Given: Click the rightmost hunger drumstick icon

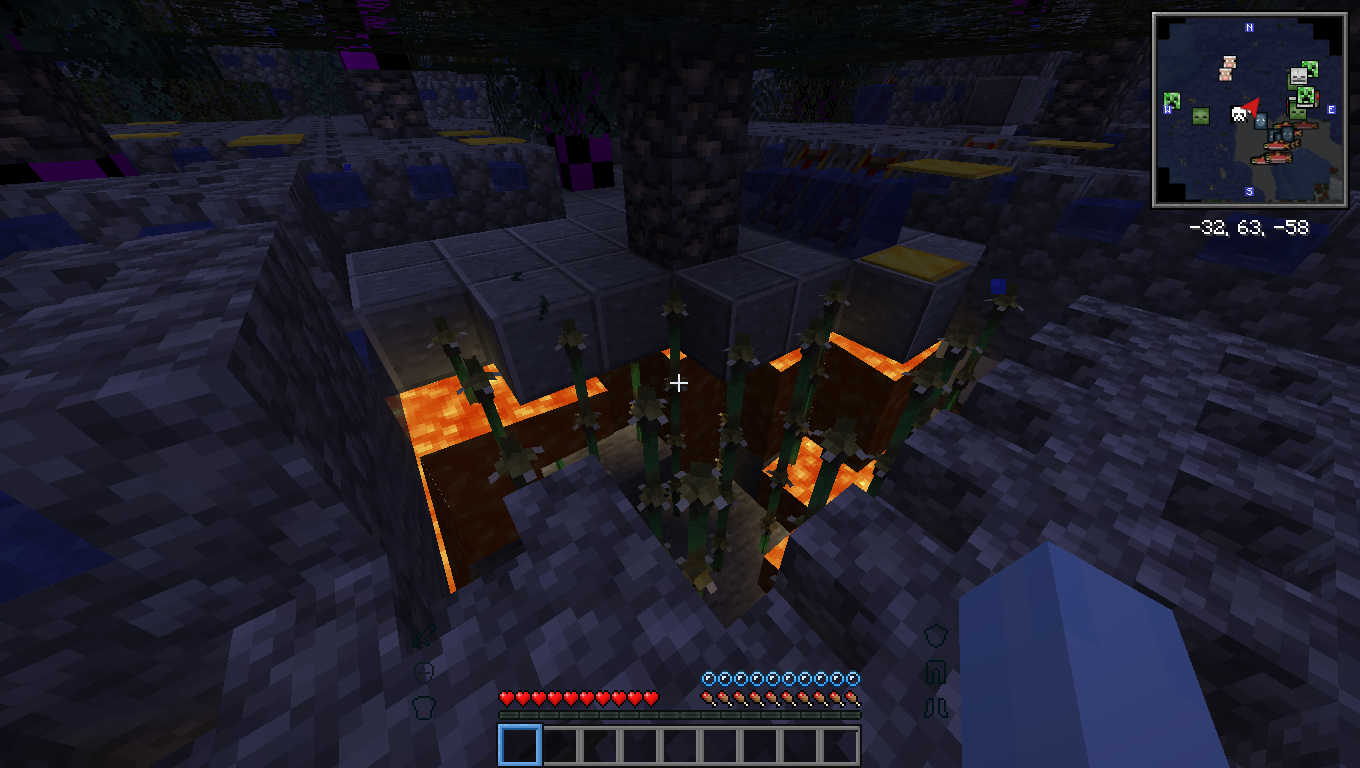Looking at the screenshot, I should [853, 697].
